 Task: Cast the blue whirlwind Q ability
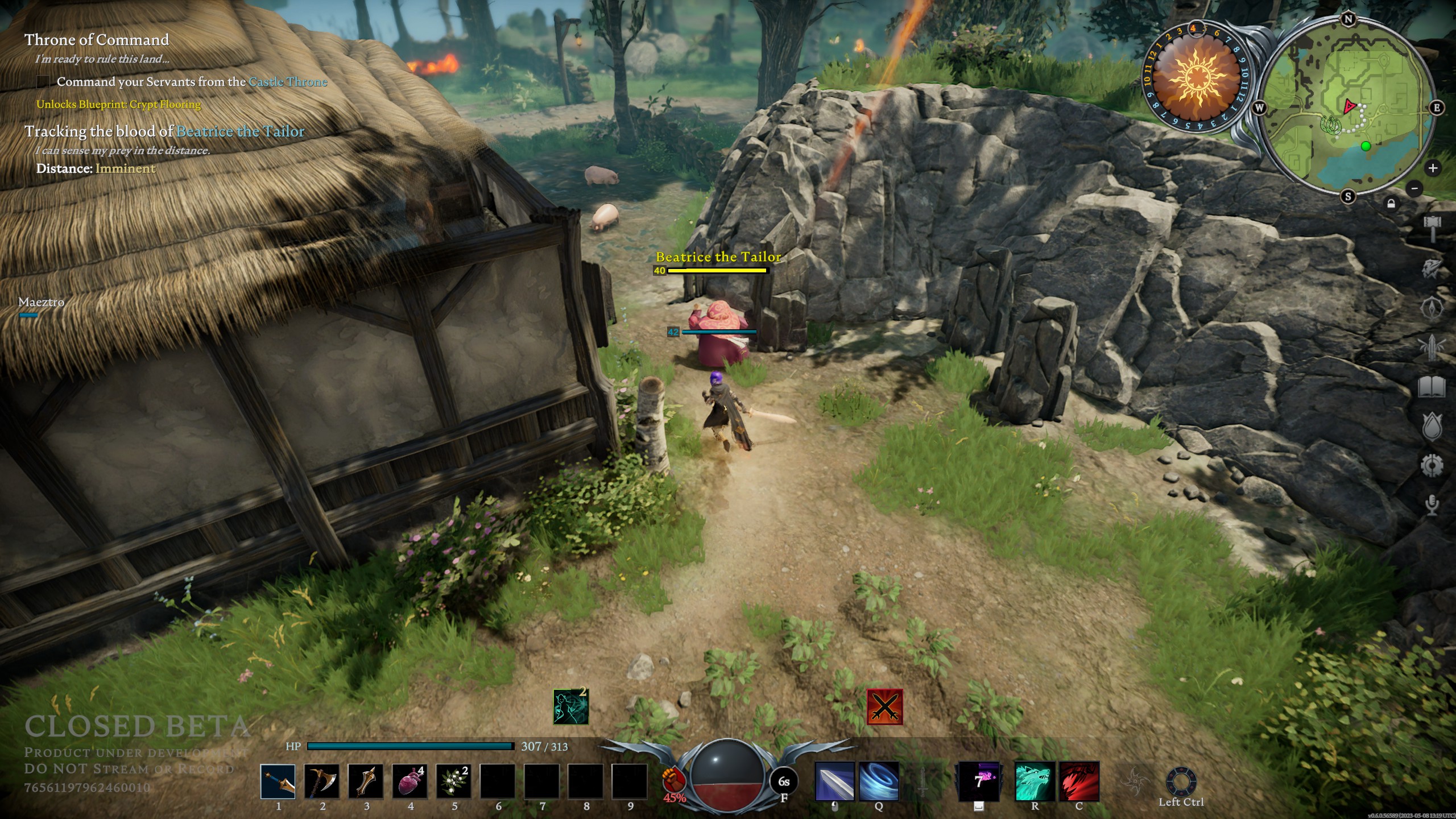[879, 781]
